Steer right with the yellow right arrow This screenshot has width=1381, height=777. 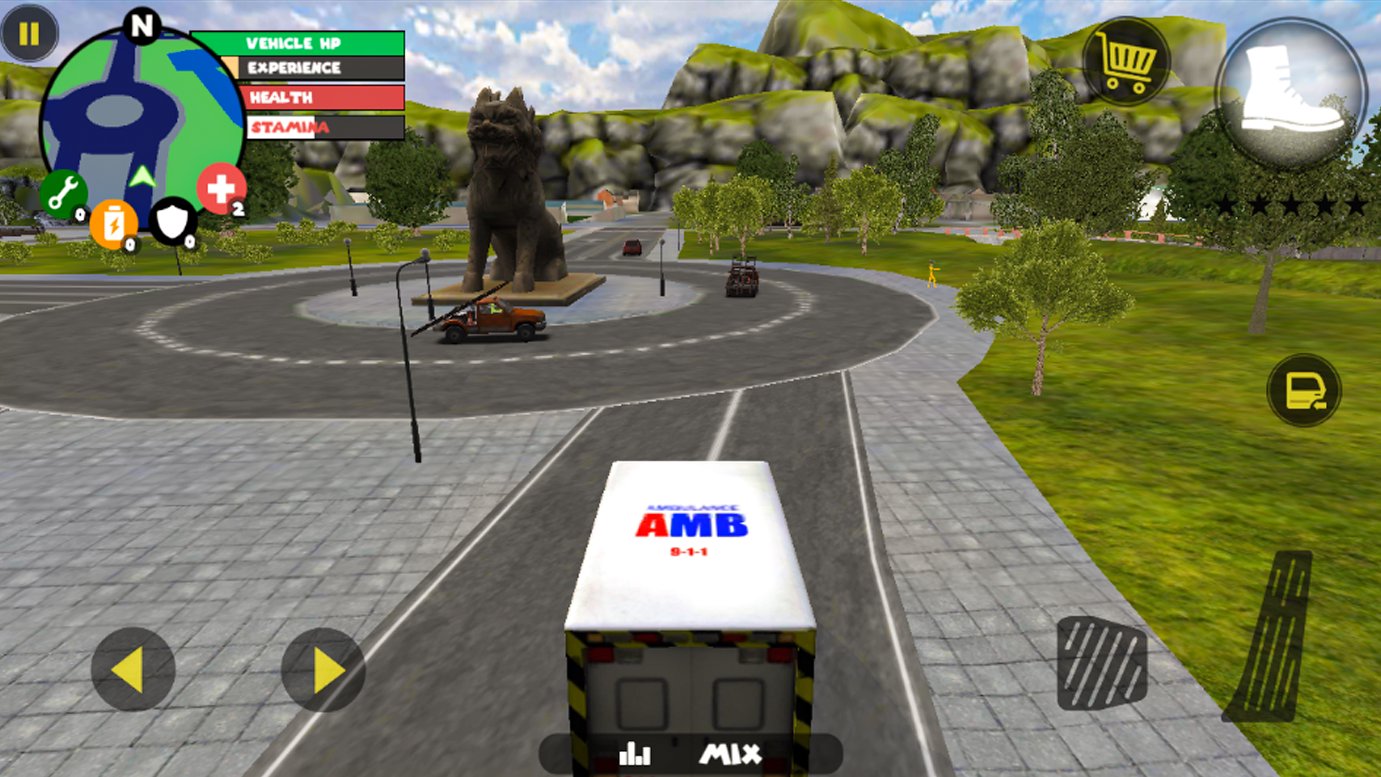pyautogui.click(x=323, y=669)
